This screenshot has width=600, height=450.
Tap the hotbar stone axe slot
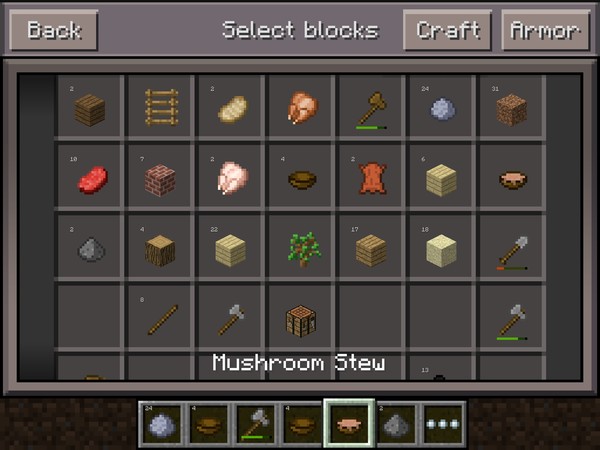(256, 423)
